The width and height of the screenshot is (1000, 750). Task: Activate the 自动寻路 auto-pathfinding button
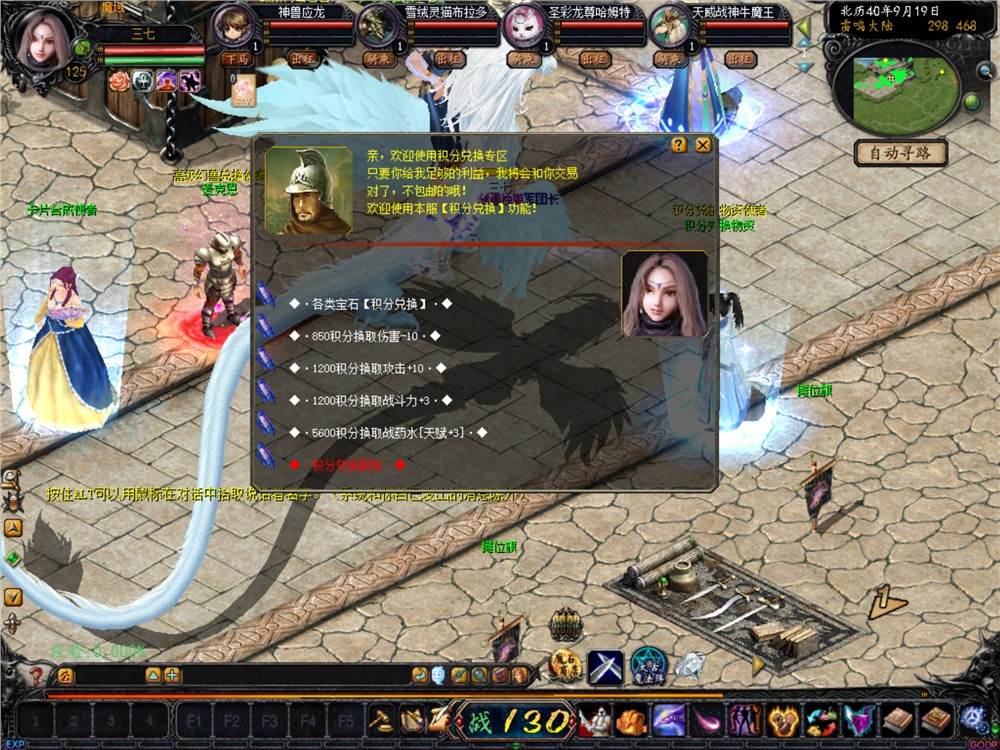[900, 154]
